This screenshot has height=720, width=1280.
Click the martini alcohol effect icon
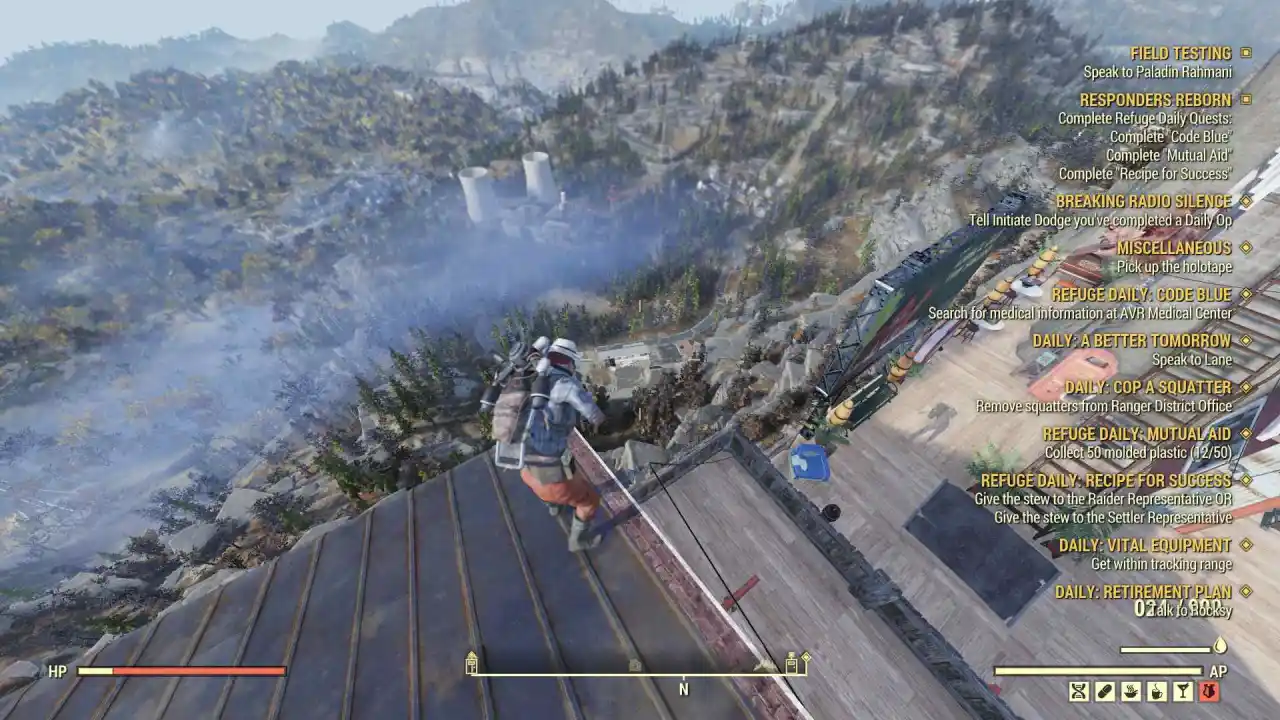click(1184, 692)
